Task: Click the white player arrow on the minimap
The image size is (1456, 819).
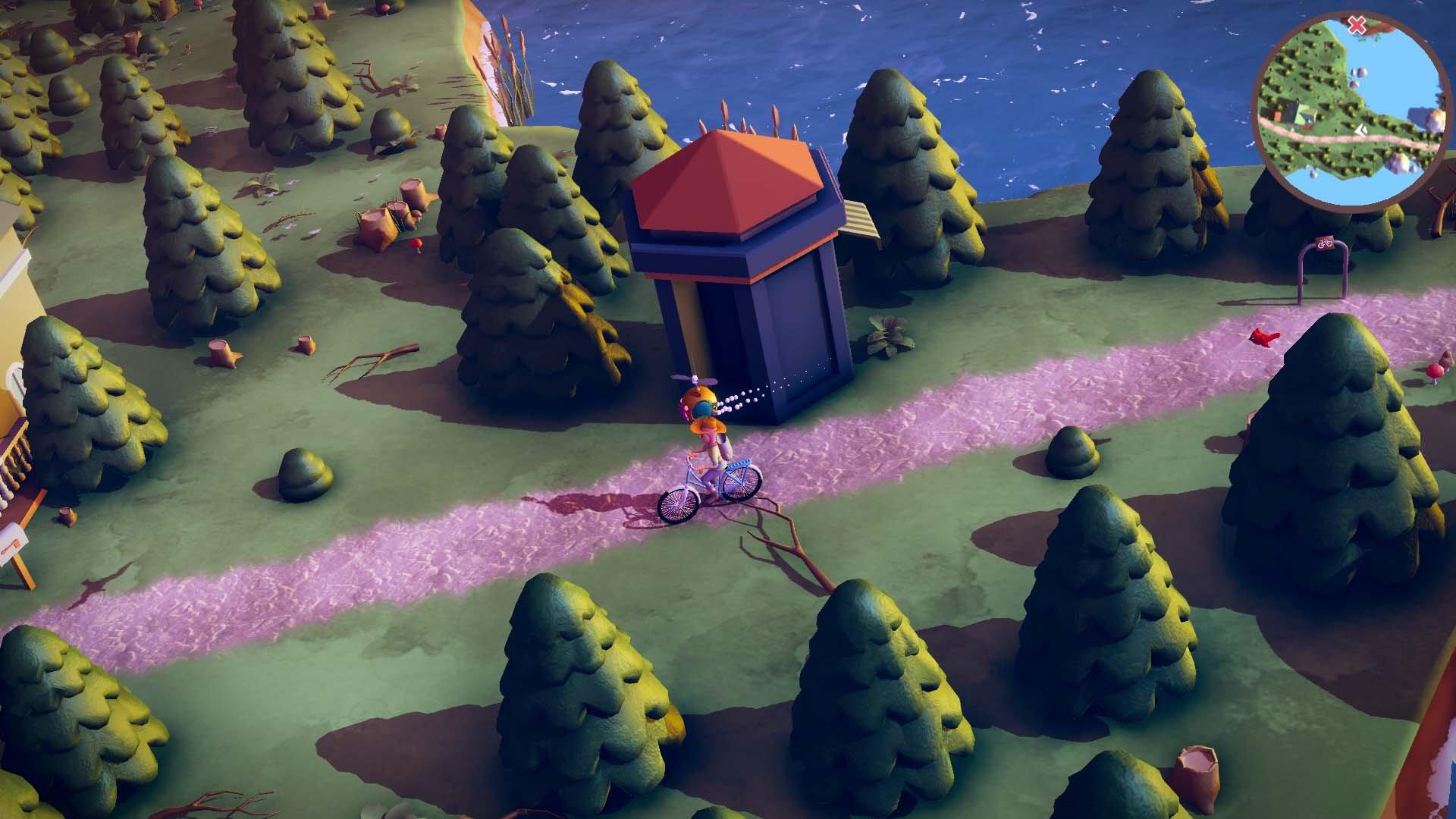Action: coord(1361,129)
